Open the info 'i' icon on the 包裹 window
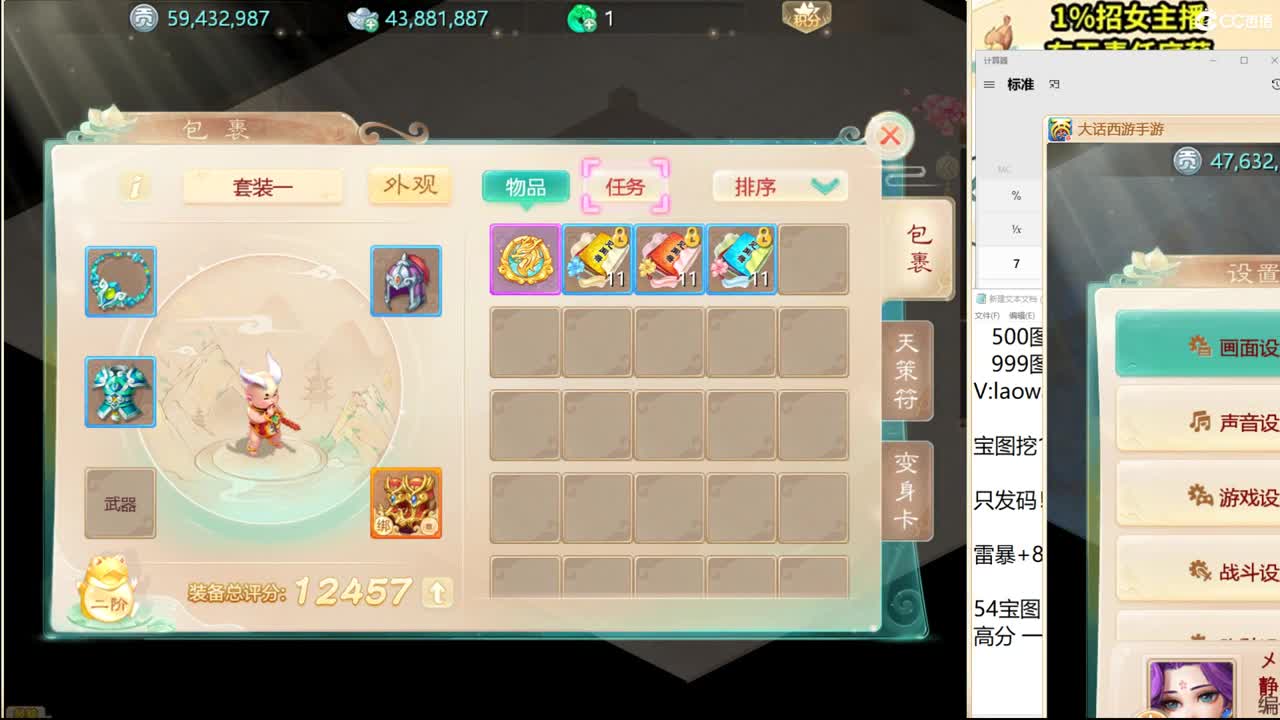 tap(135, 188)
